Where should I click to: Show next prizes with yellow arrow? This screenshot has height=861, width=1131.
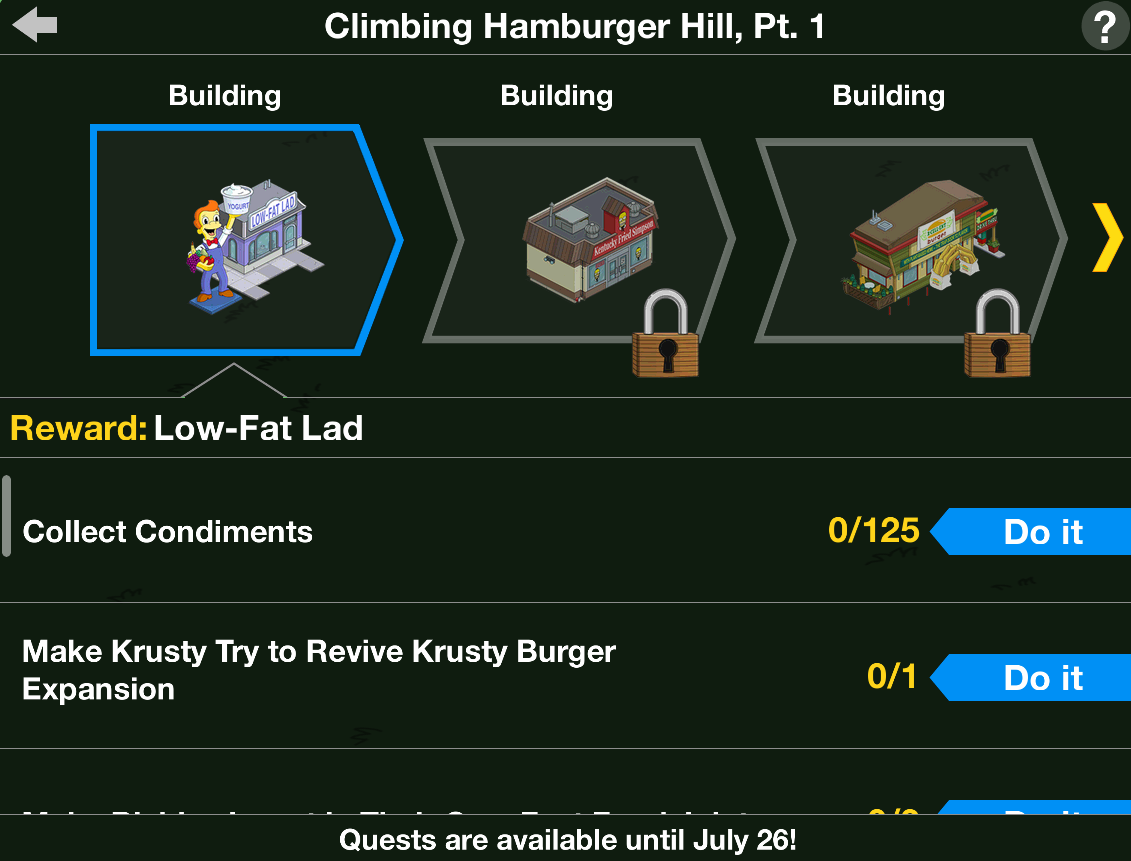[x=1107, y=238]
